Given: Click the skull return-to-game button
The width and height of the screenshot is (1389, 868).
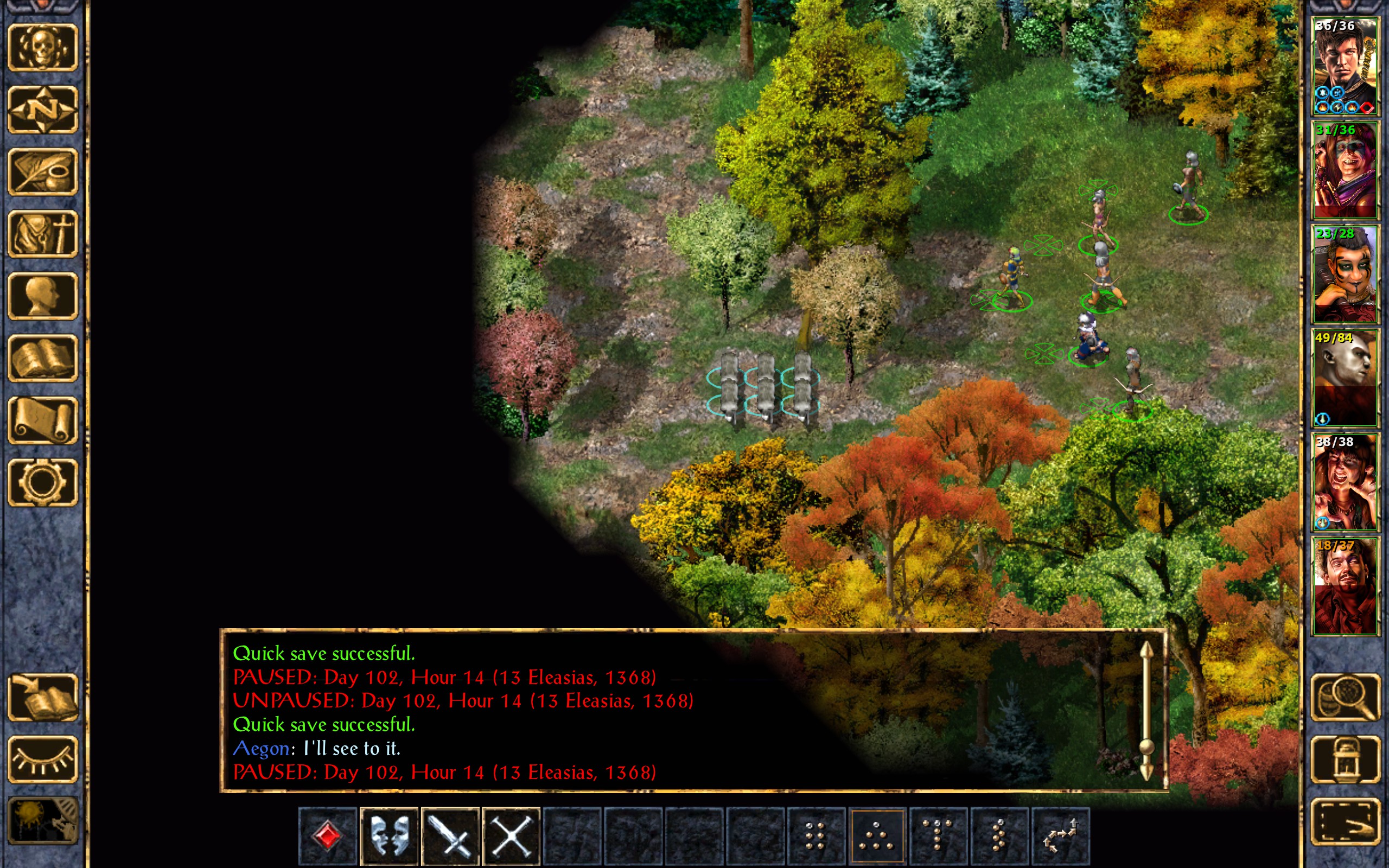Looking at the screenshot, I should tap(42, 47).
